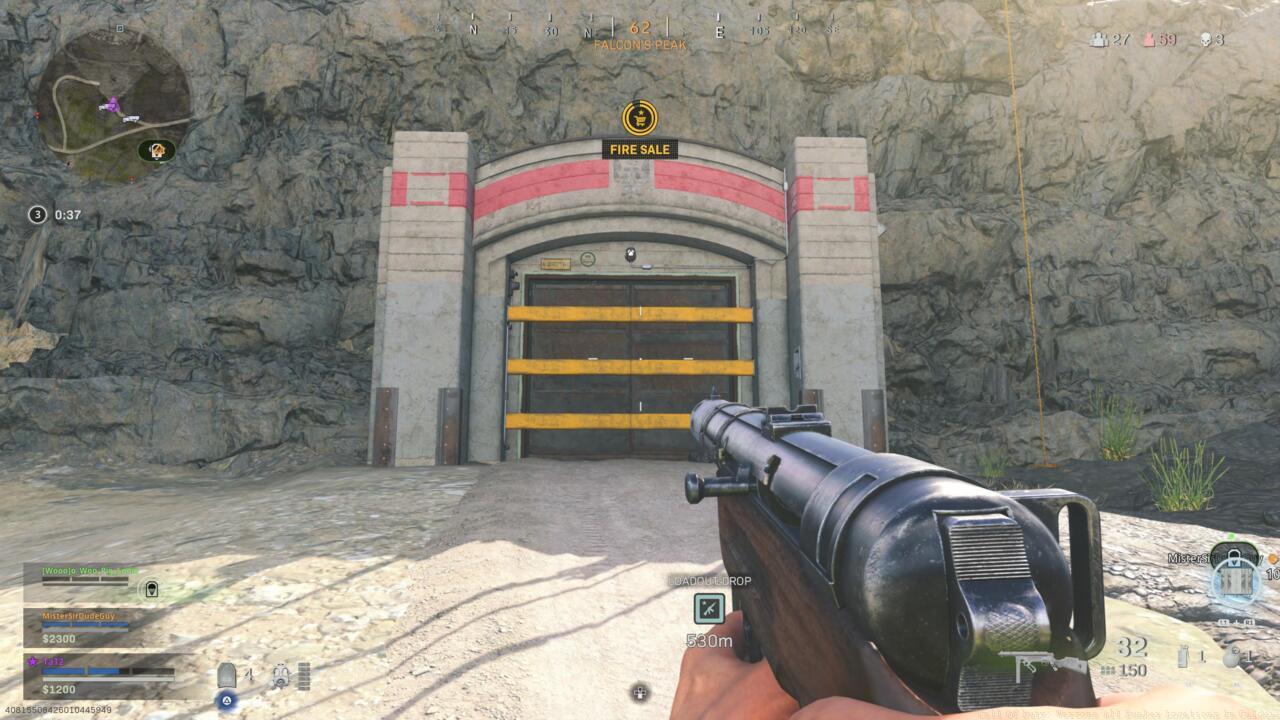This screenshot has width=1280, height=720.
Task: Click the $1200 cash amount in squad panel
Action: tap(58, 688)
